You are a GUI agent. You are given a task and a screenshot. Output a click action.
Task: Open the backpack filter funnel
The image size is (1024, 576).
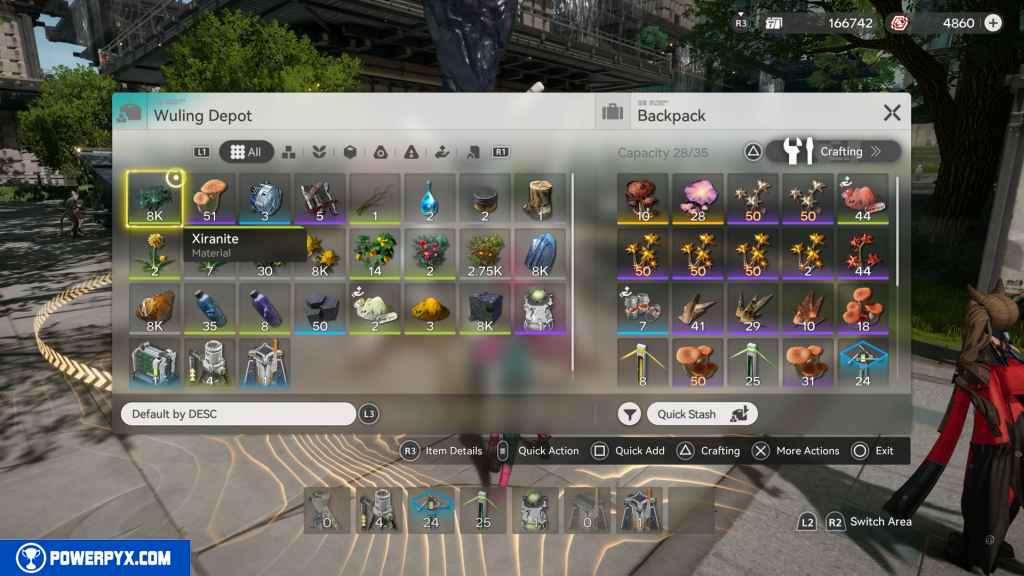tap(629, 414)
